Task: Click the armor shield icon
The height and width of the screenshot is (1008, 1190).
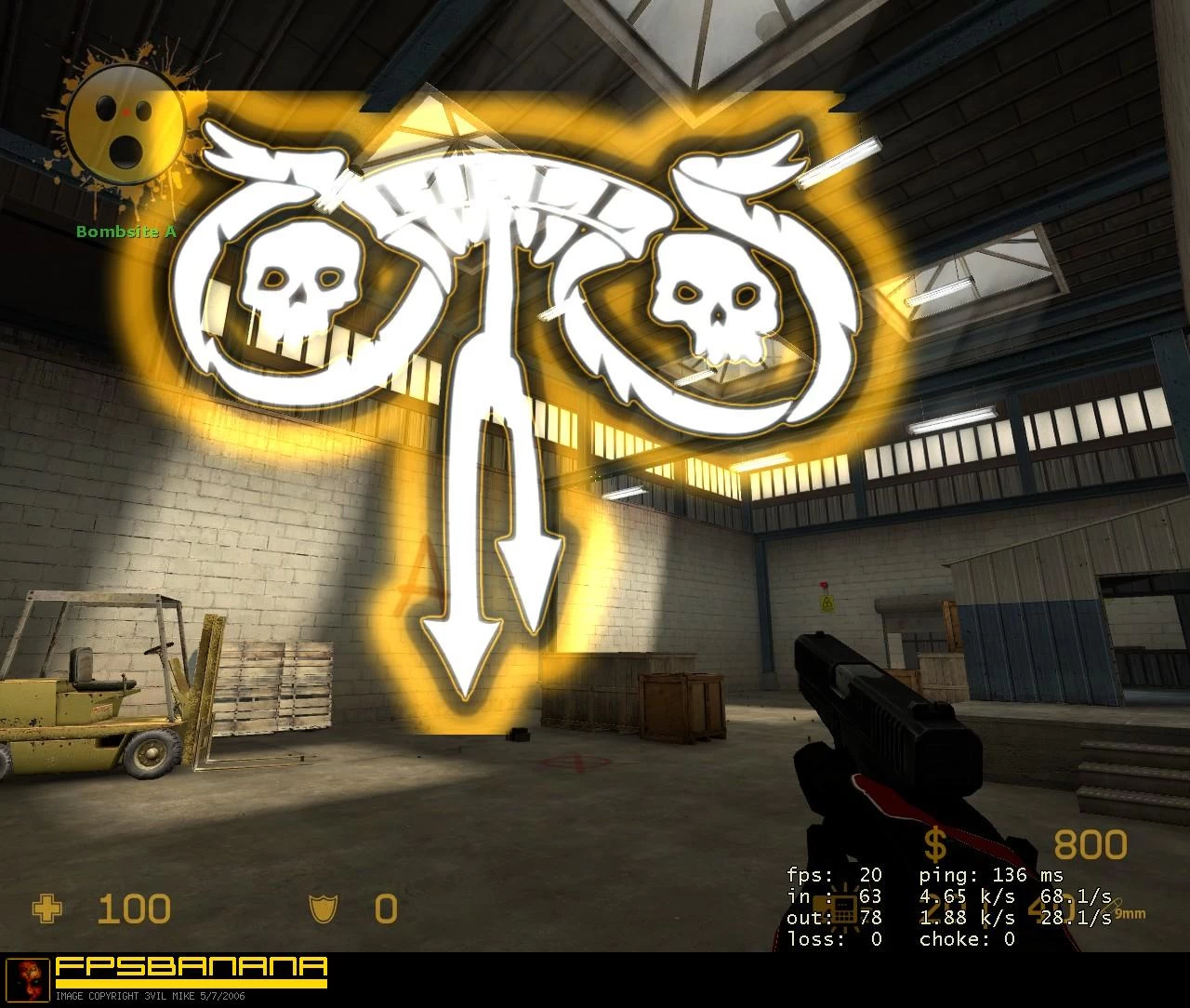Action: (x=323, y=909)
